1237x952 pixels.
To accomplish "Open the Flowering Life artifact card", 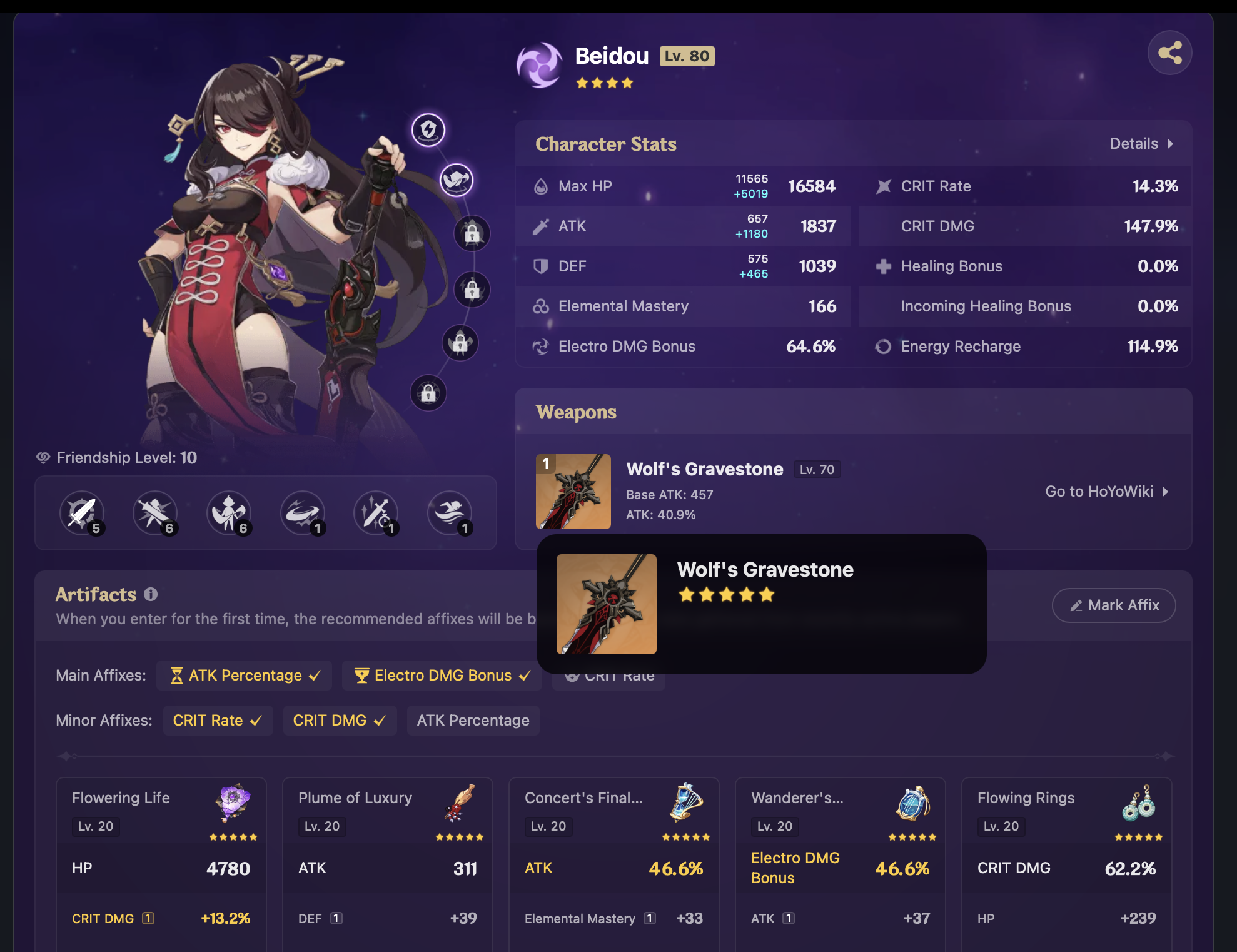I will (161, 863).
